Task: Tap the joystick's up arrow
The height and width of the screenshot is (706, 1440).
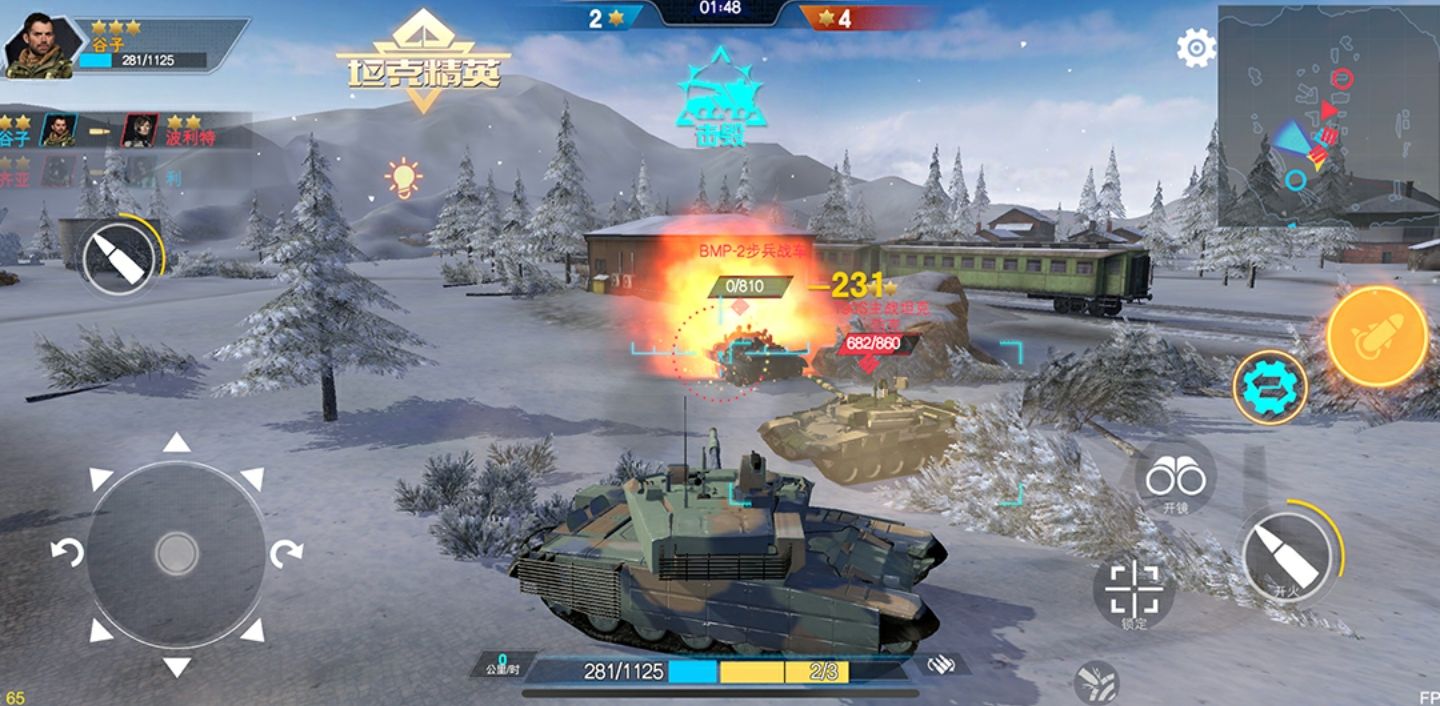Action: [177, 443]
